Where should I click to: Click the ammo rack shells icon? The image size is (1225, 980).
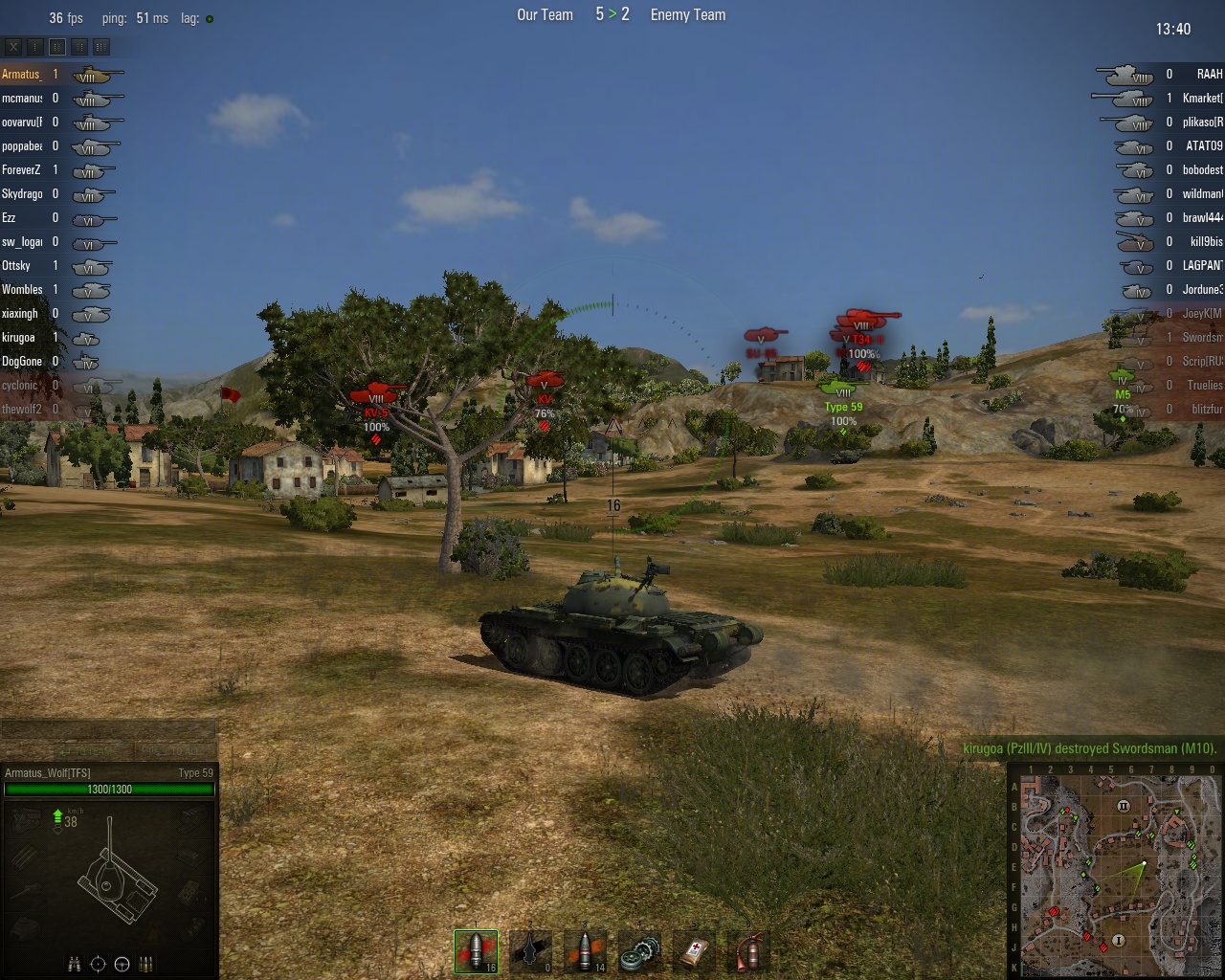[x=145, y=964]
